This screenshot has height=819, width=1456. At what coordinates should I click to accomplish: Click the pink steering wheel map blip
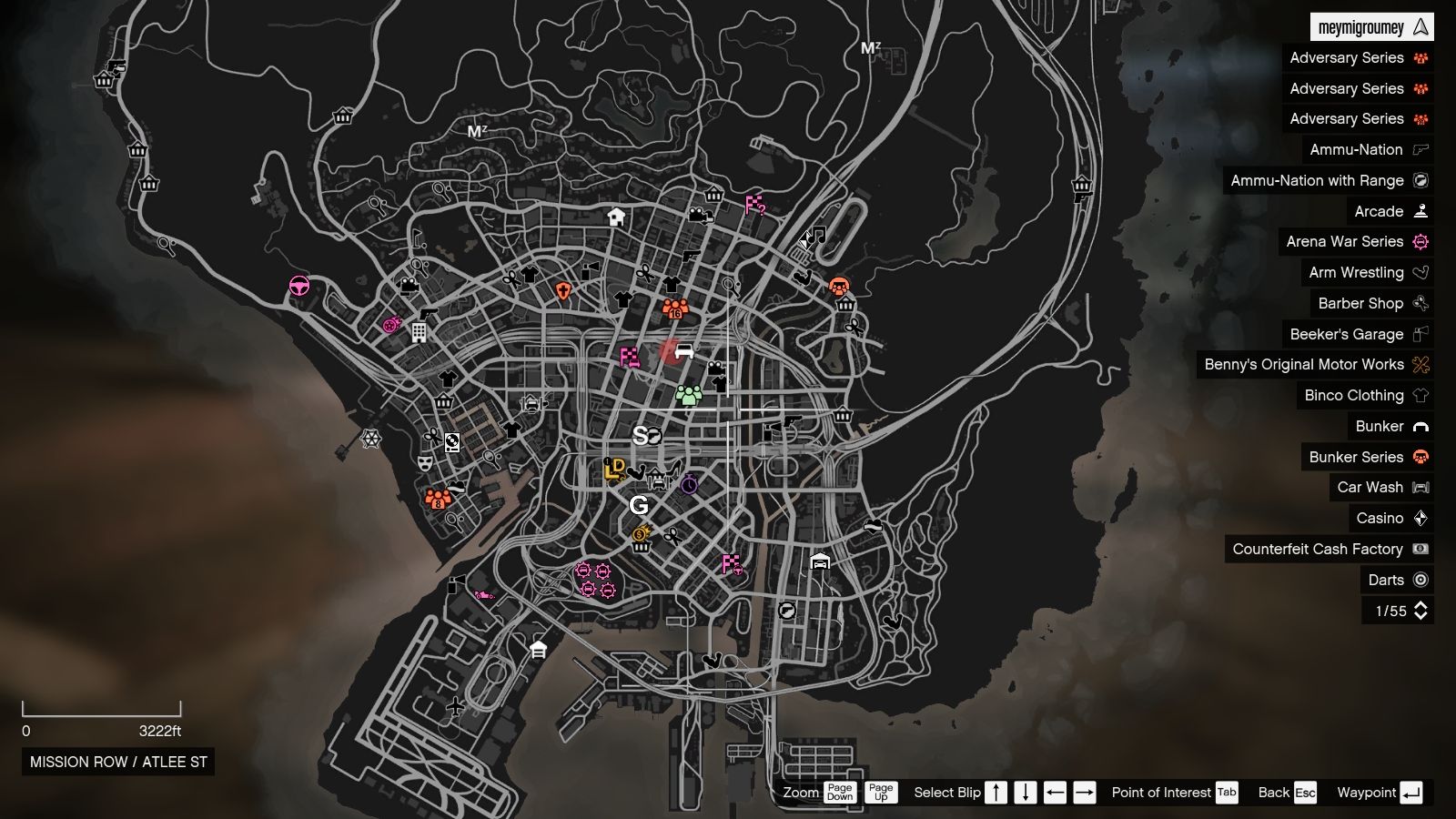(299, 287)
